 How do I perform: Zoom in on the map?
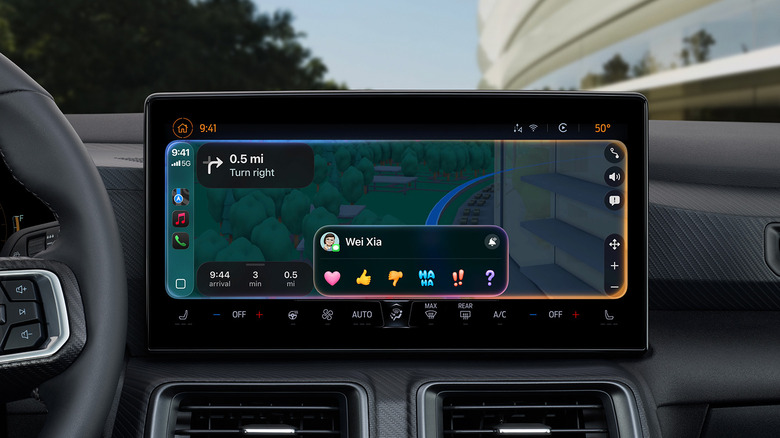[613, 265]
